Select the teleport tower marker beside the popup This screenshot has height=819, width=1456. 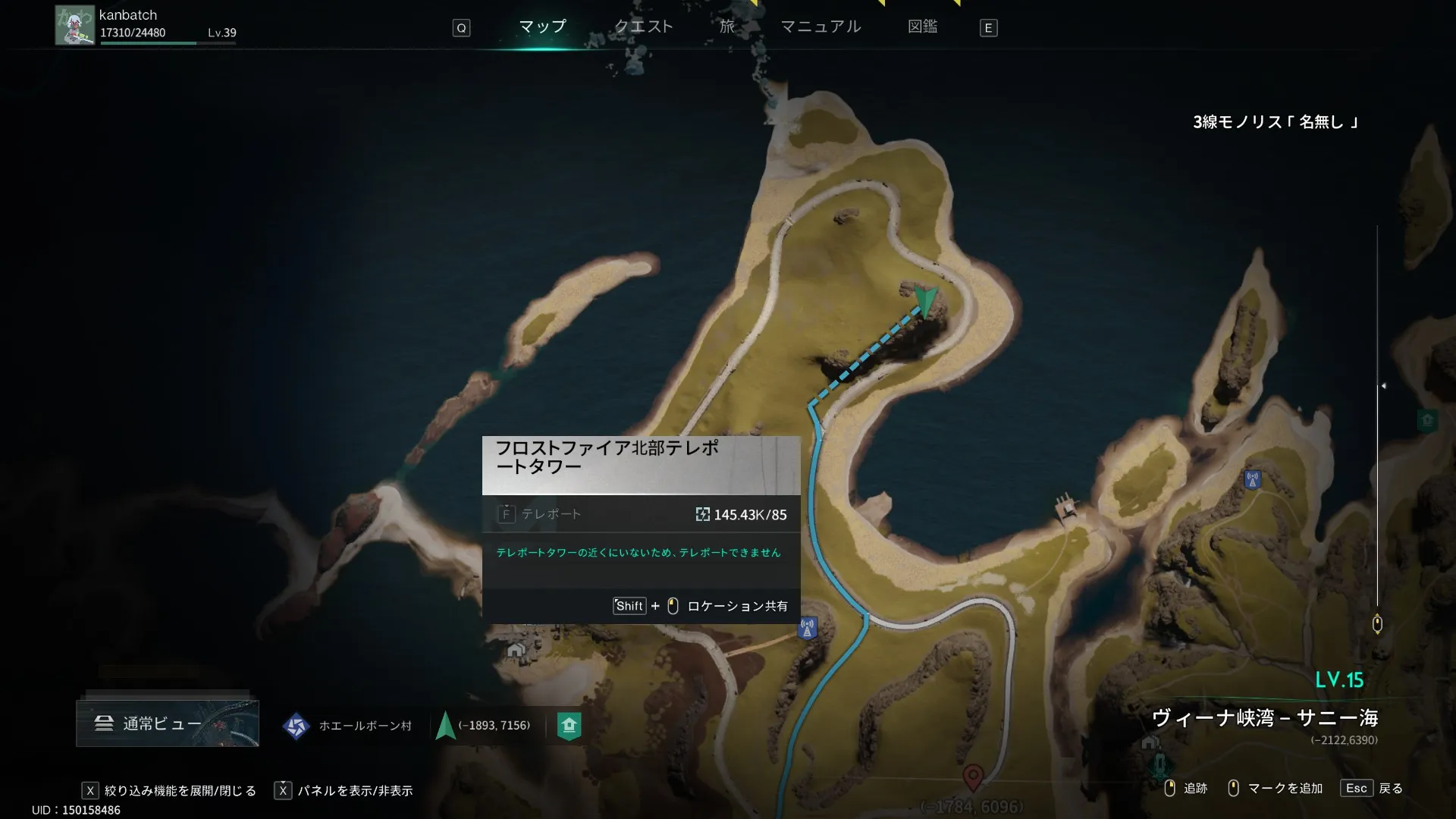point(808,629)
